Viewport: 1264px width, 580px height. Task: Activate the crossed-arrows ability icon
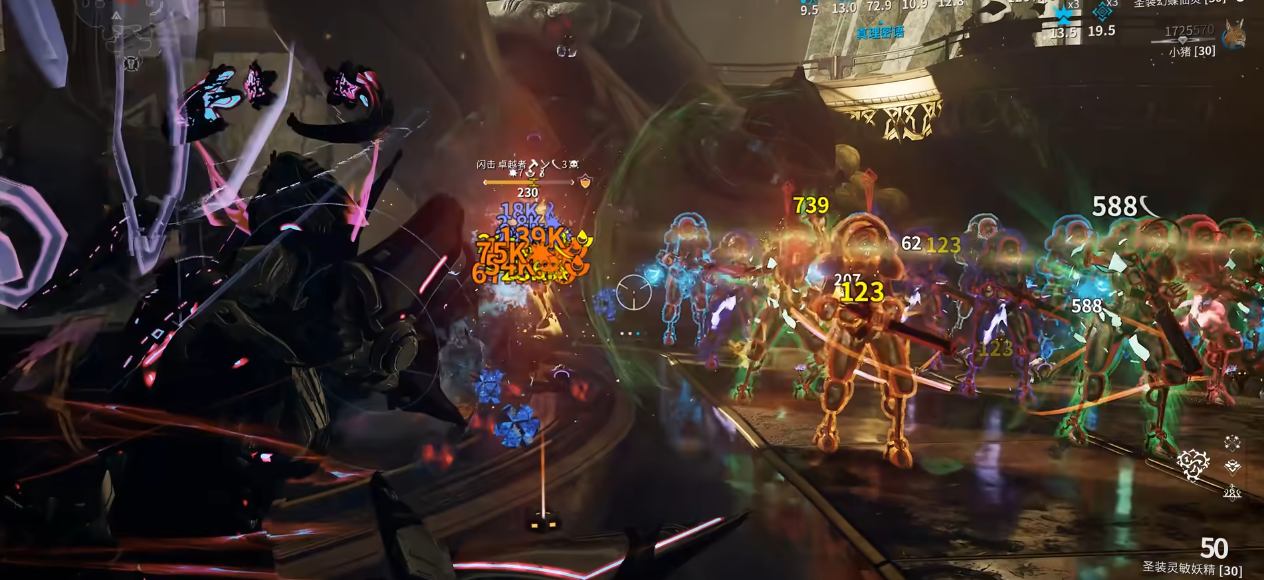[1232, 442]
